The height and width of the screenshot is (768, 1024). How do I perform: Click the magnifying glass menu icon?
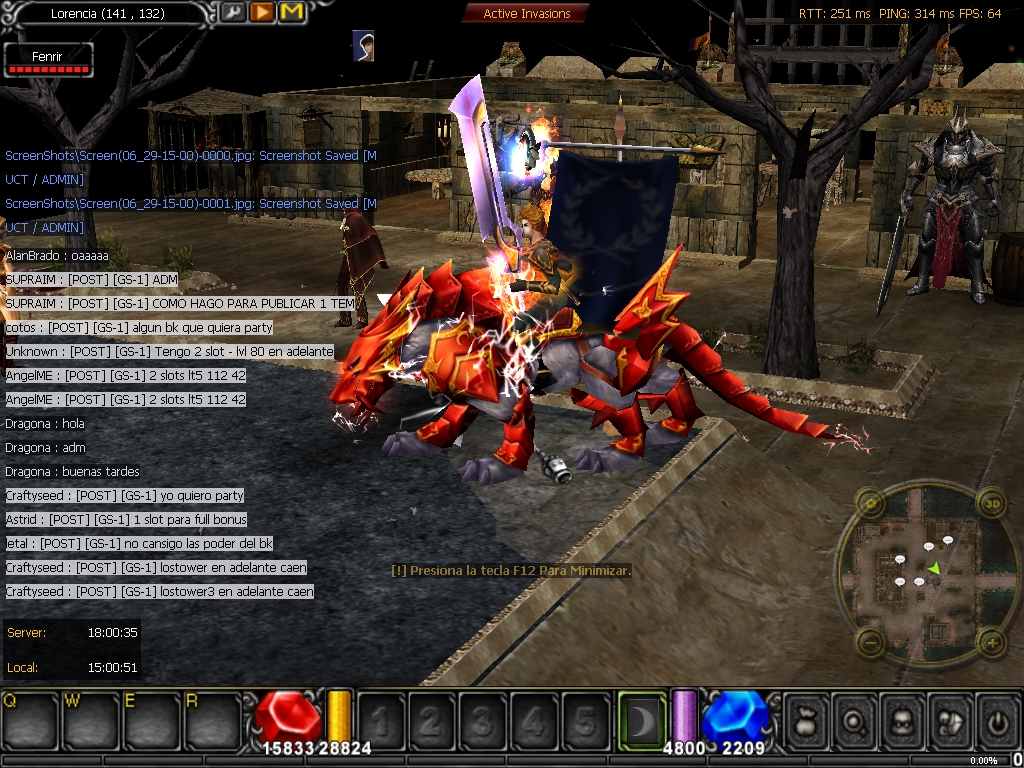point(855,720)
